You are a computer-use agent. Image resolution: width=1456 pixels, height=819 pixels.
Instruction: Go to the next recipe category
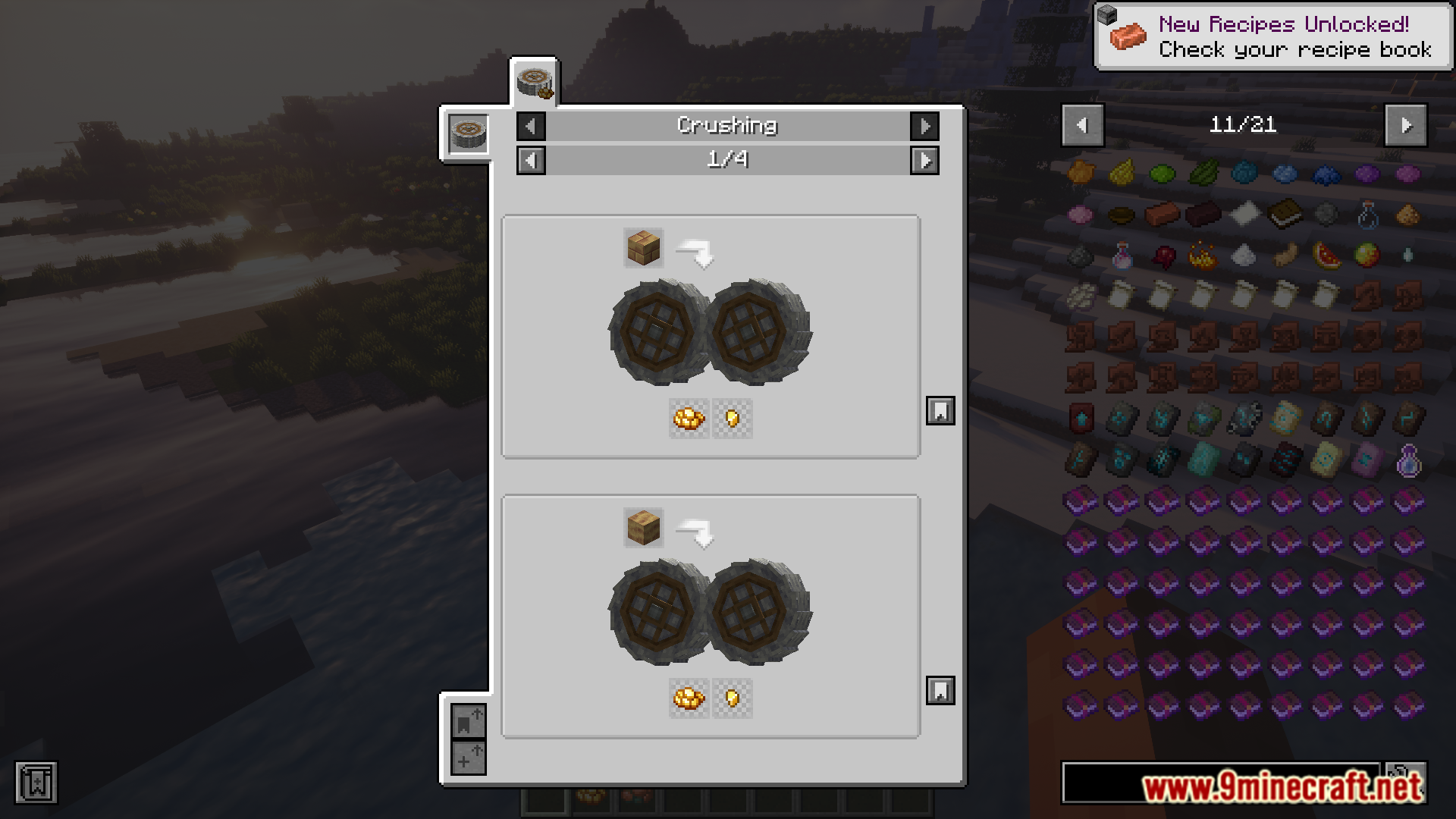click(924, 126)
